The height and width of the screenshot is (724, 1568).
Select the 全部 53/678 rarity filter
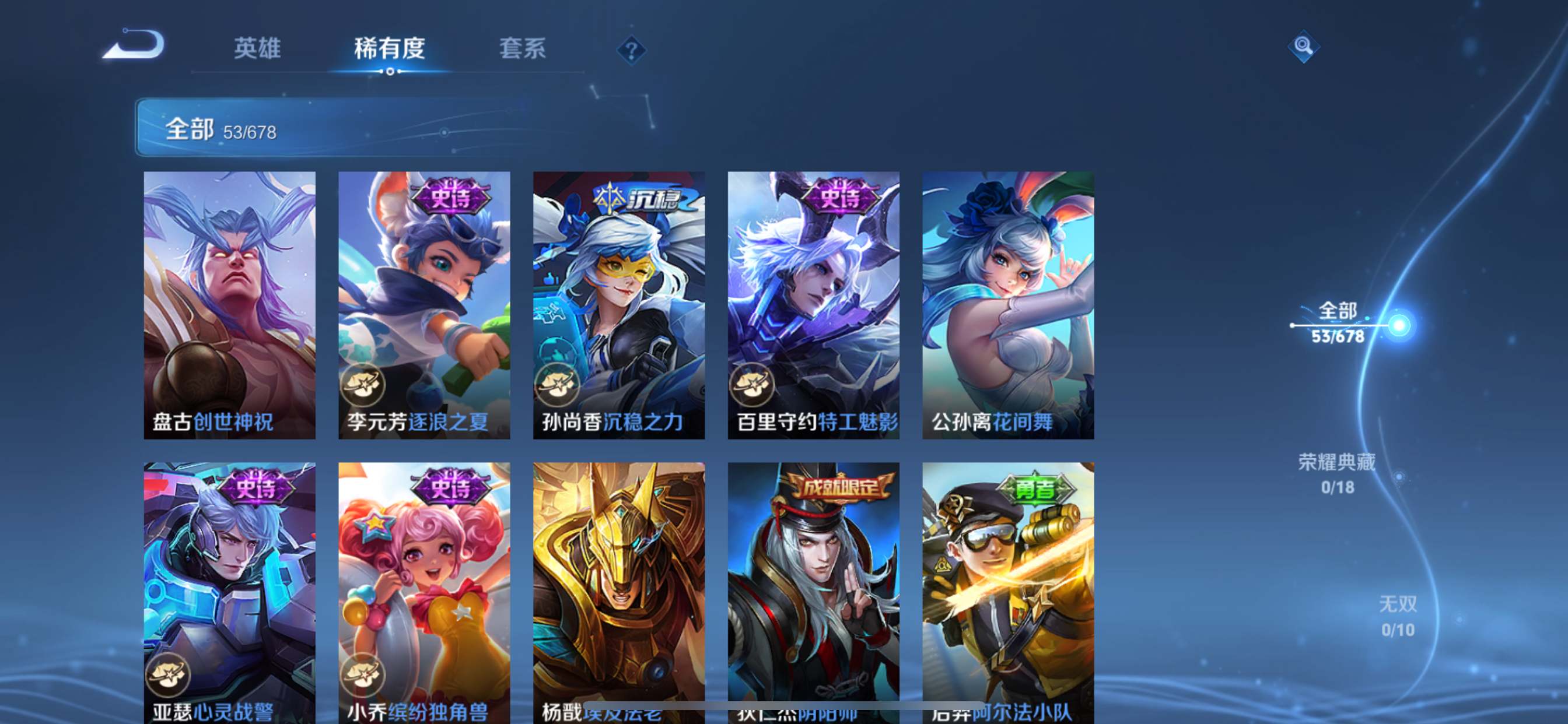[1338, 323]
